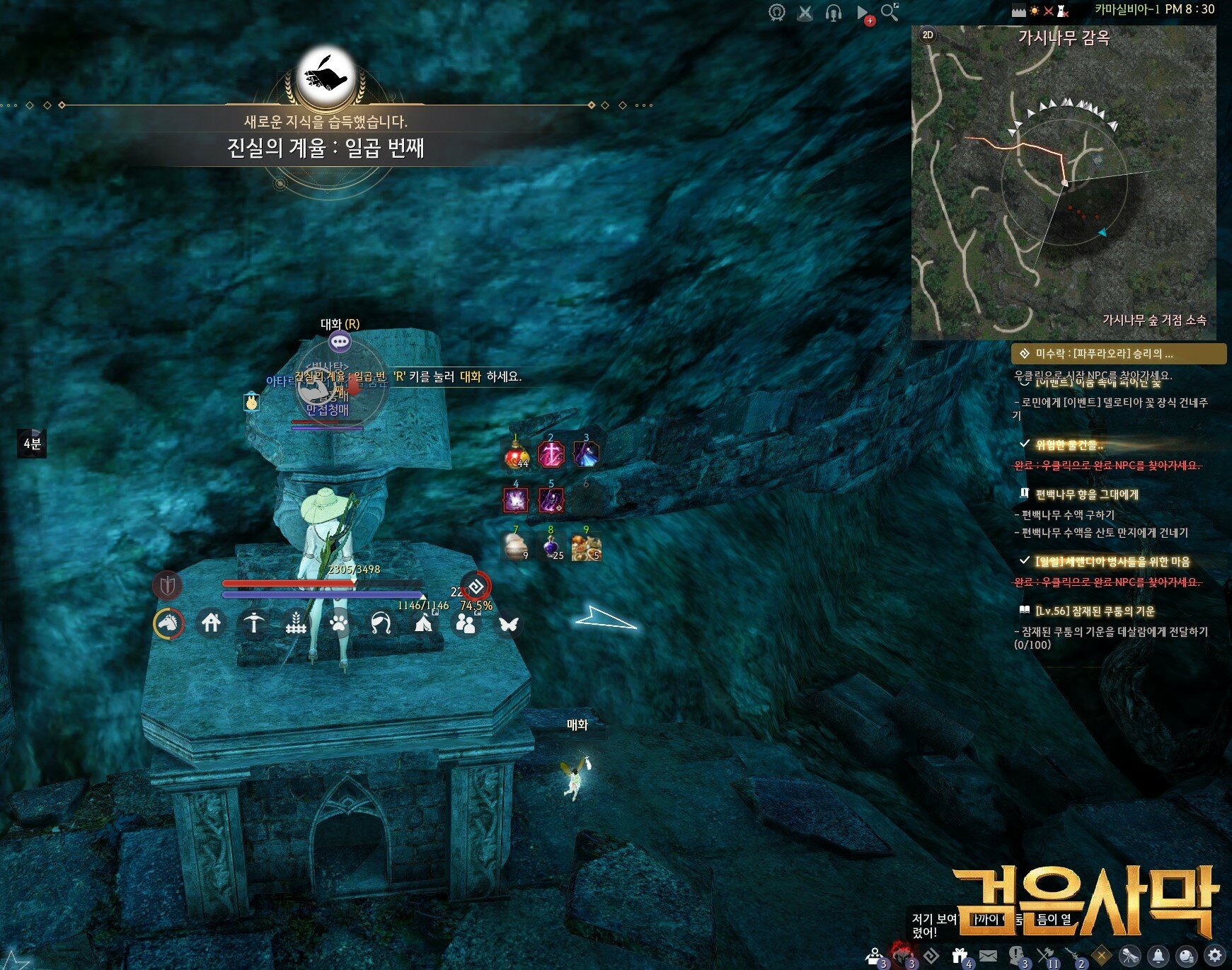Screen dimensions: 1232x970
Task: Open the magnifying glass search icon
Action: 890,12
